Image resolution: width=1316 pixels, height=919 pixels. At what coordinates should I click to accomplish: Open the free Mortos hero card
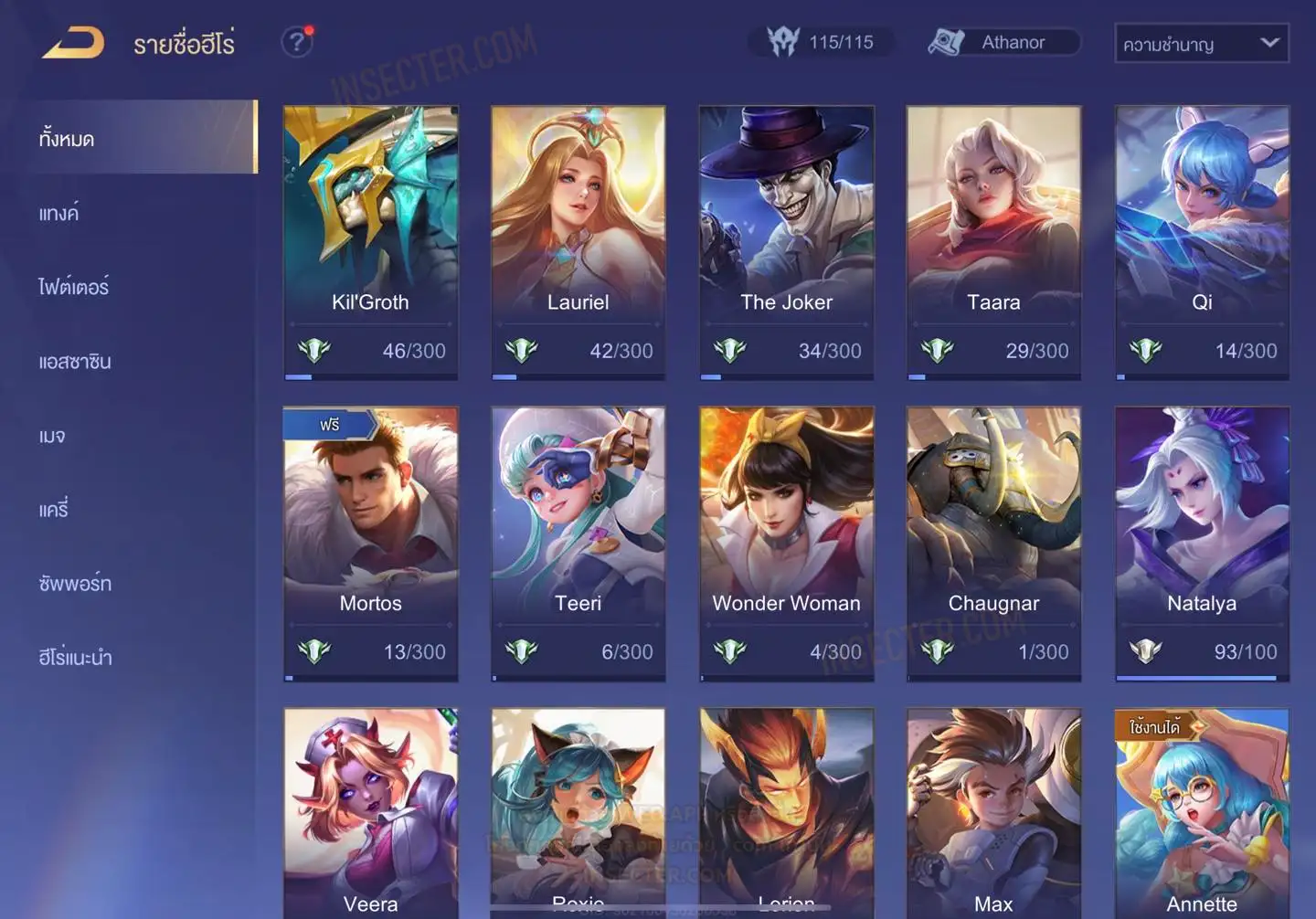pyautogui.click(x=370, y=543)
